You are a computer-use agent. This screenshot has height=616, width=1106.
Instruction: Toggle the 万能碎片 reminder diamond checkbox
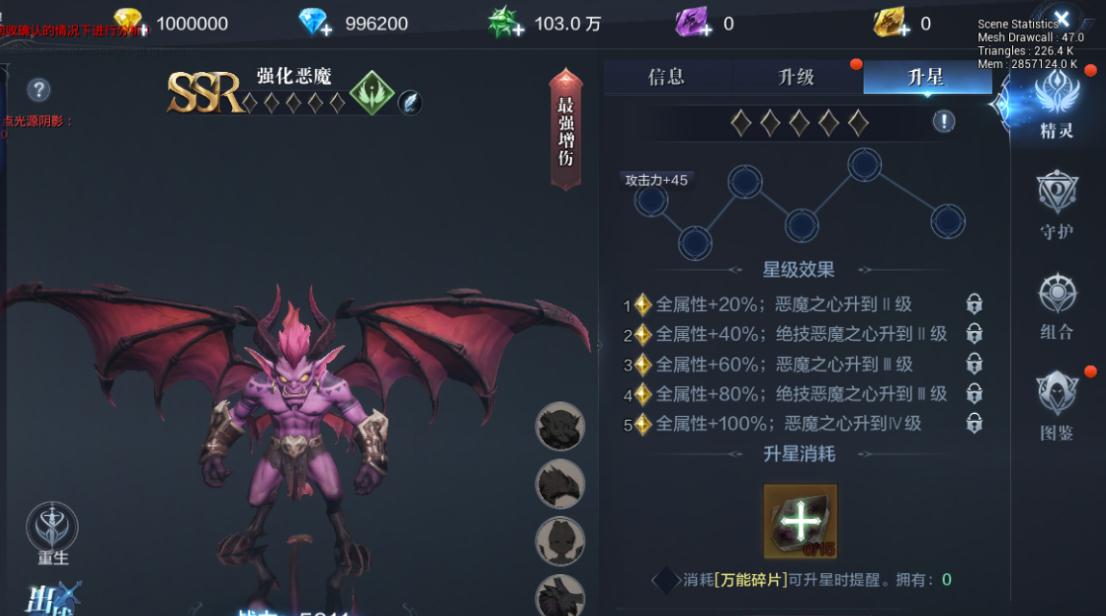(x=665, y=580)
